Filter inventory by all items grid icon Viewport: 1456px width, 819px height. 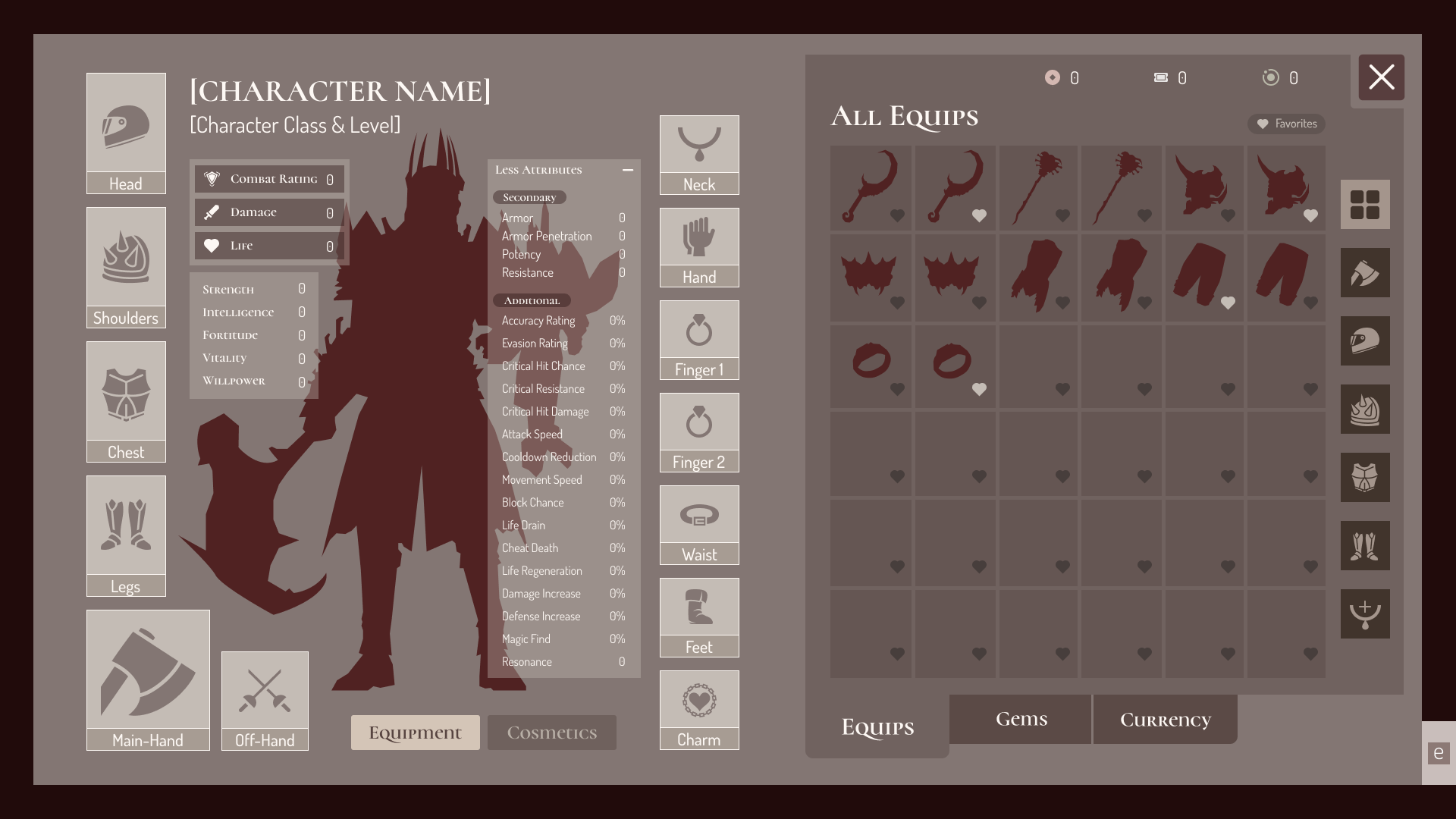pyautogui.click(x=1365, y=205)
